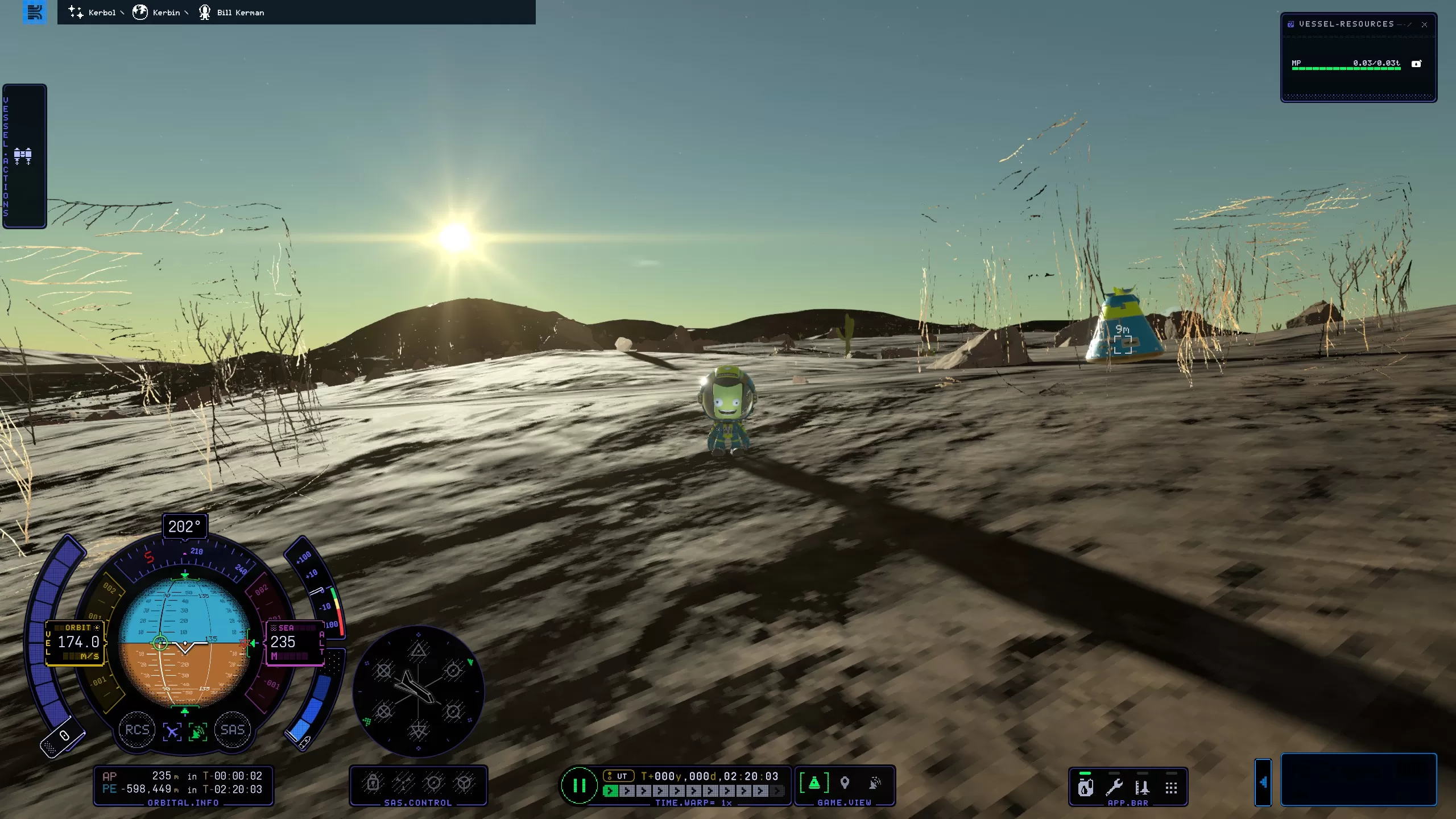Open the main menu logo button
This screenshot has height=819, width=1456.
tap(35, 12)
